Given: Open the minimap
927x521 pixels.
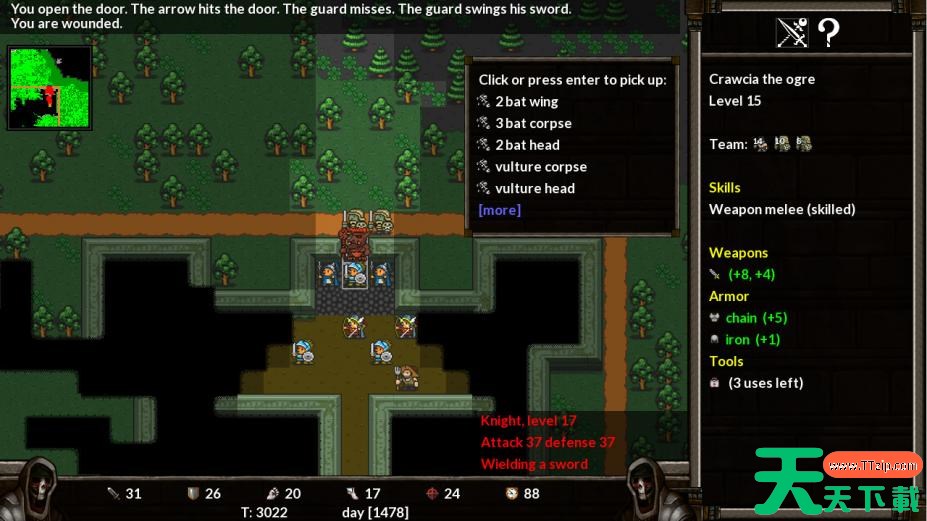Looking at the screenshot, I should pos(49,88).
